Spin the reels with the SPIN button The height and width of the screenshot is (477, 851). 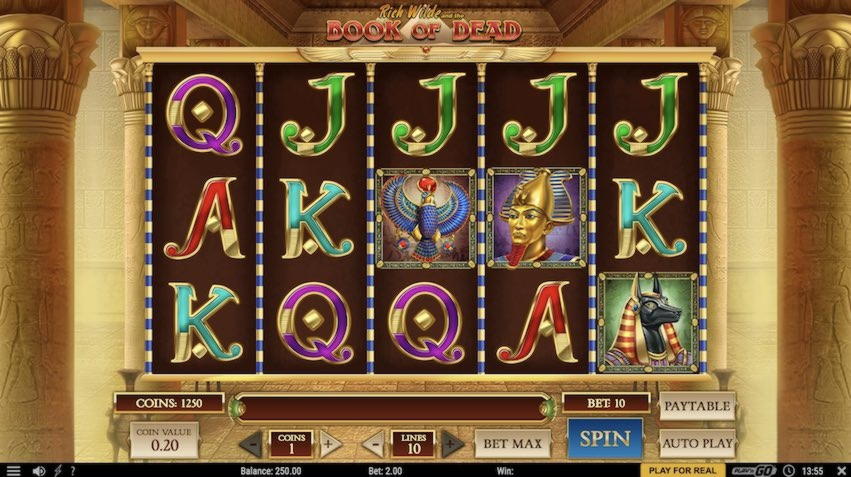click(x=605, y=439)
